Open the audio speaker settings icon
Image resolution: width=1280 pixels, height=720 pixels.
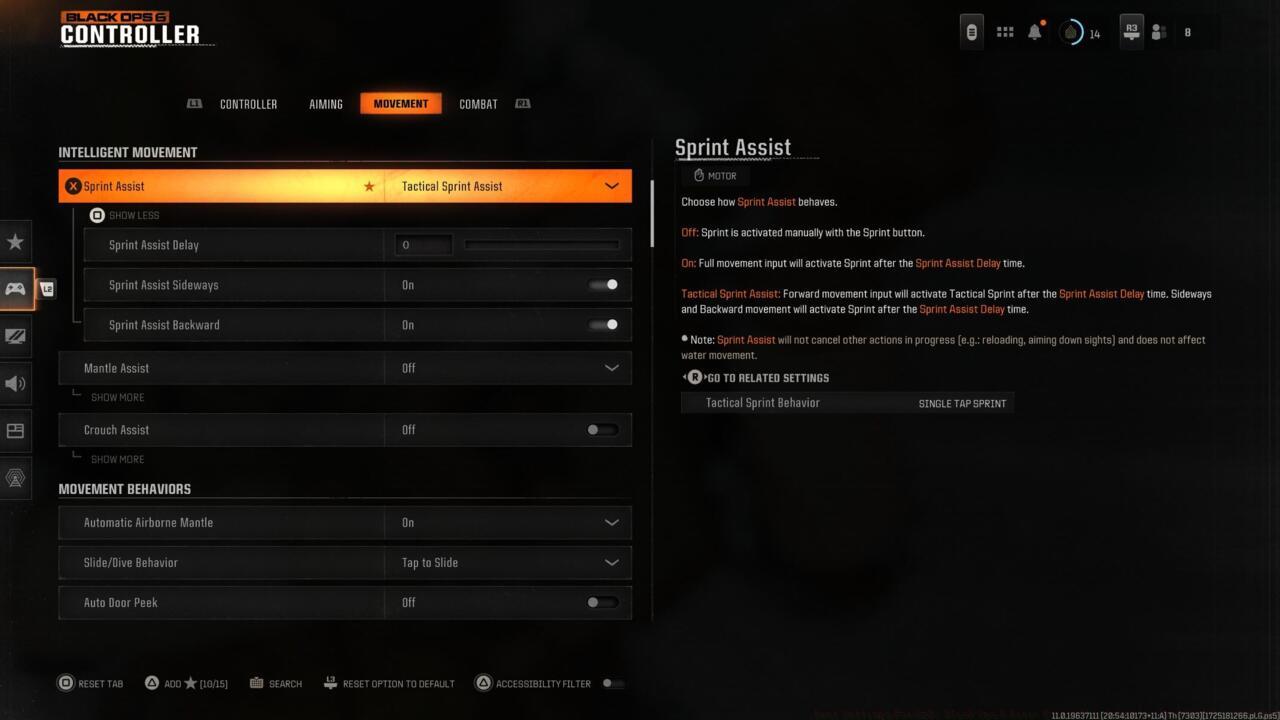pos(15,384)
